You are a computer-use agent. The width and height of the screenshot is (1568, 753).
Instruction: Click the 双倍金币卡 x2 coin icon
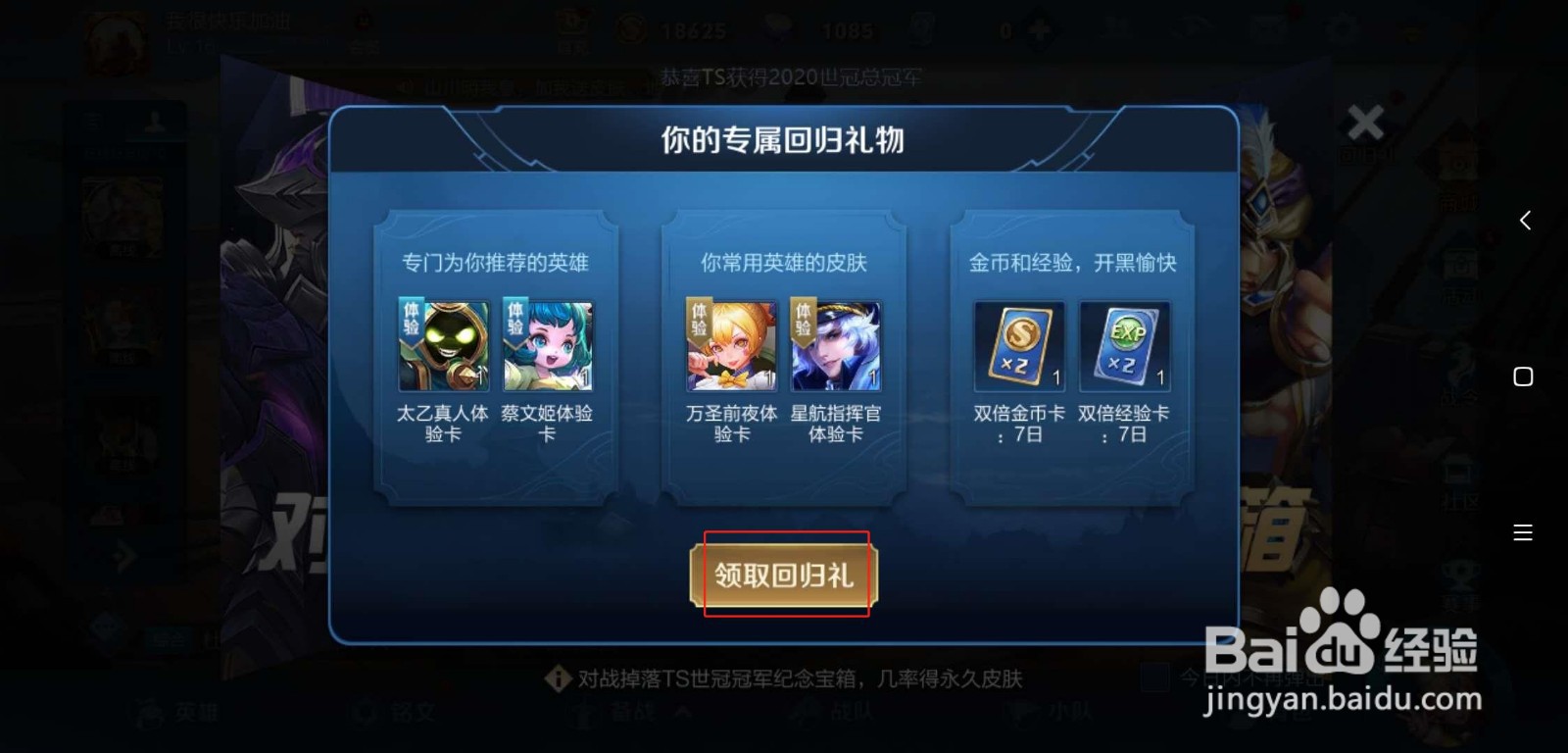[x=1017, y=346]
